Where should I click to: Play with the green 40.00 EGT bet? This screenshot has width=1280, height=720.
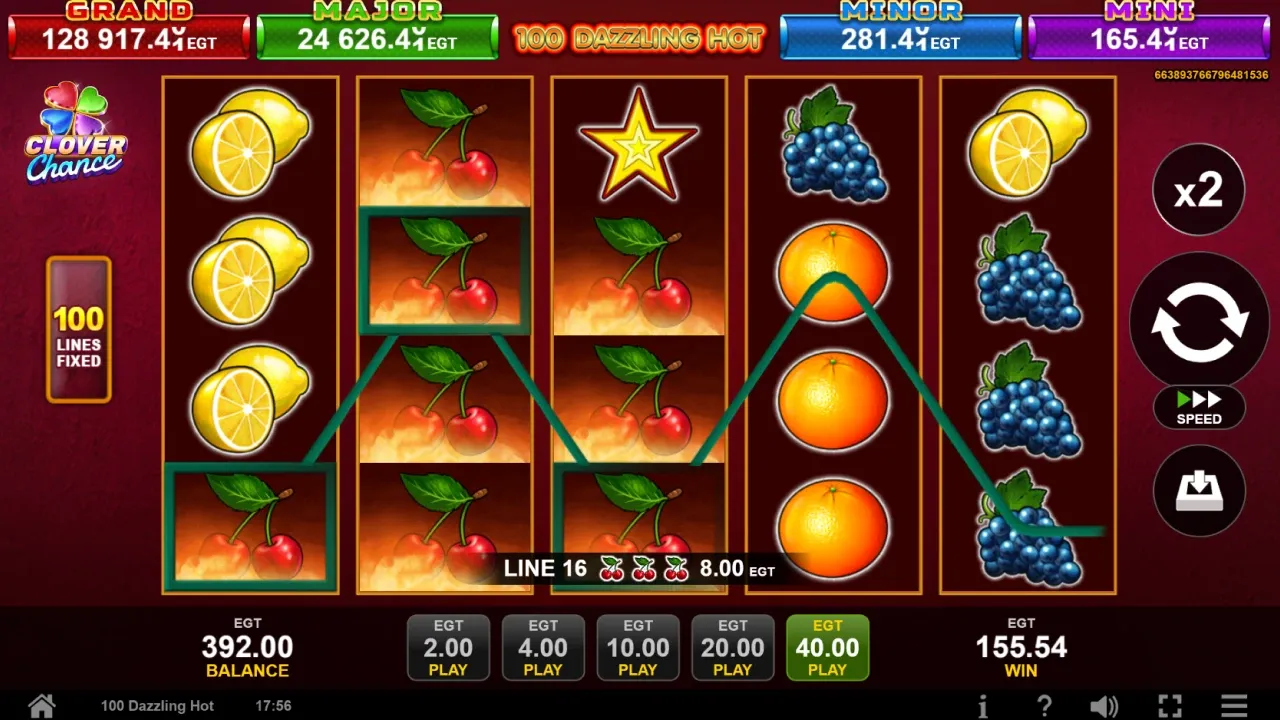pos(827,647)
